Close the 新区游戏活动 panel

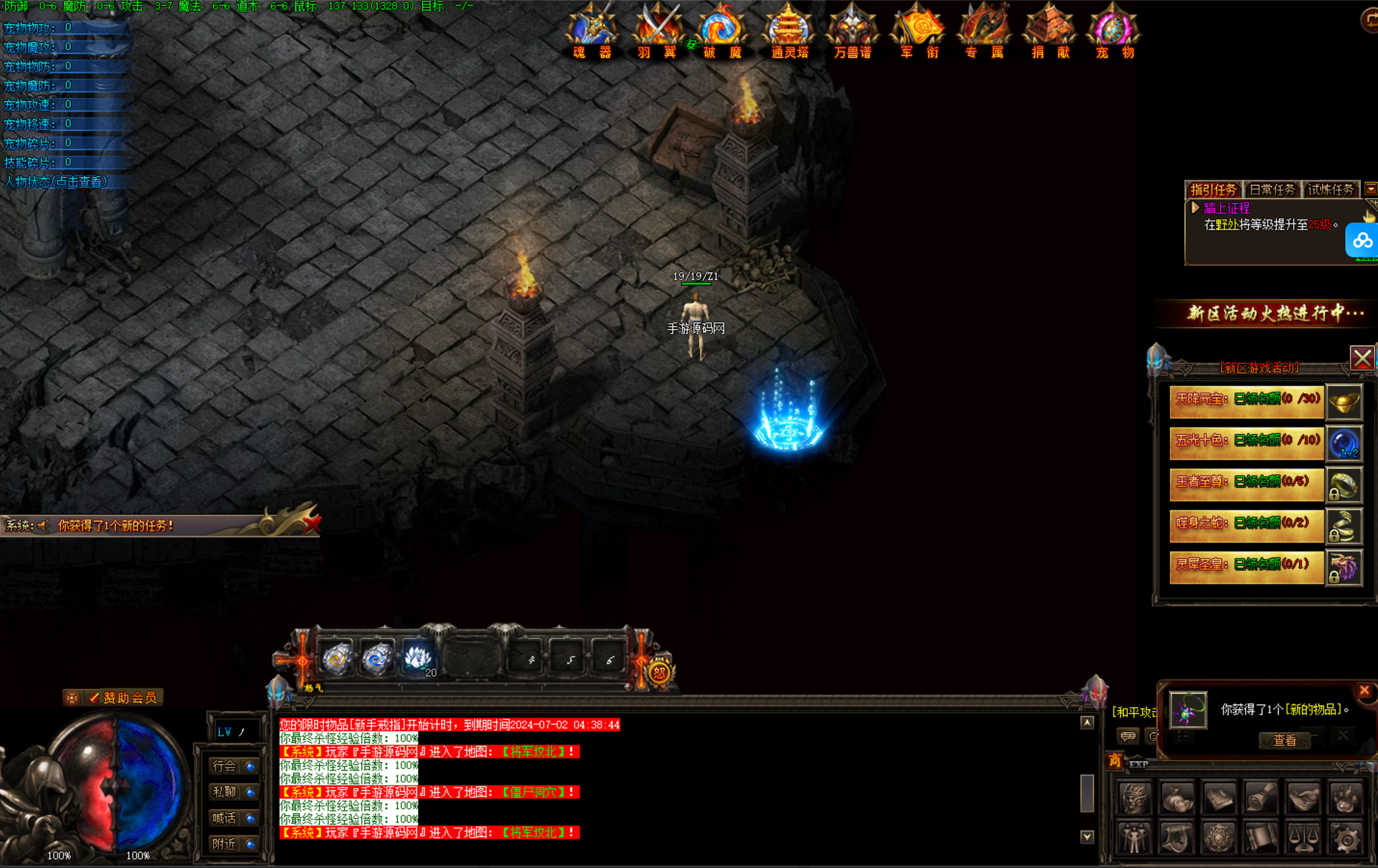(x=1362, y=358)
